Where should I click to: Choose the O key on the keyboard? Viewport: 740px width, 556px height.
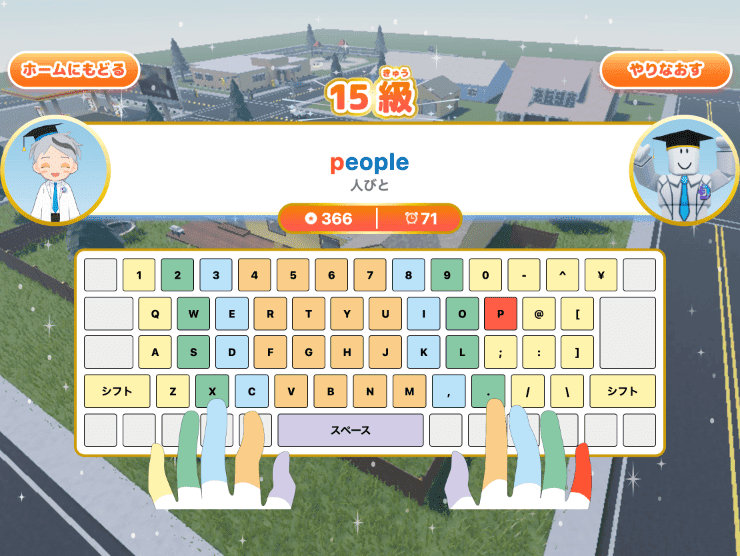coord(462,313)
